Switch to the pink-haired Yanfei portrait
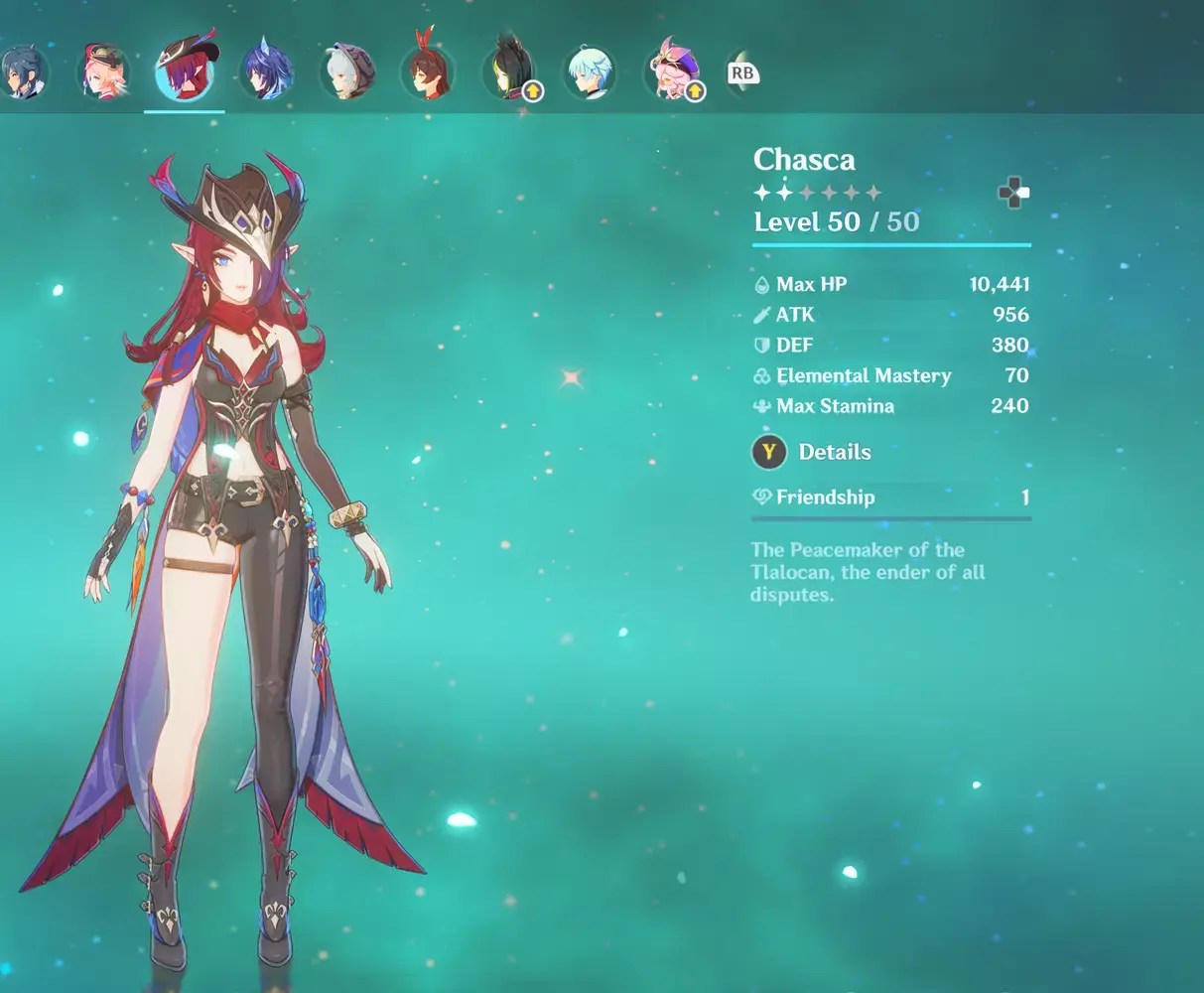Image resolution: width=1204 pixels, height=993 pixels. tap(103, 71)
